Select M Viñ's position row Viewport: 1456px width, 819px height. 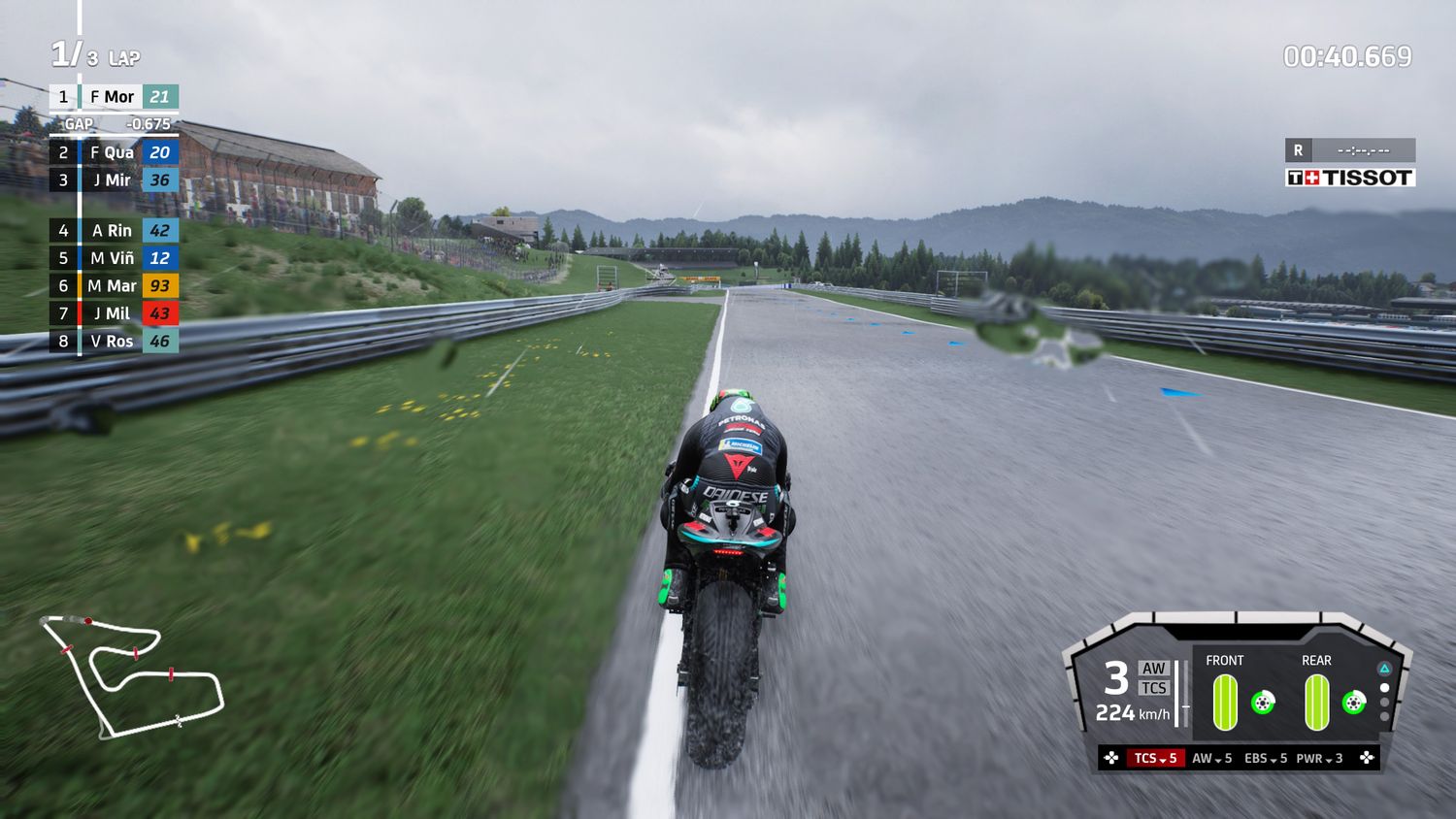tap(114, 258)
